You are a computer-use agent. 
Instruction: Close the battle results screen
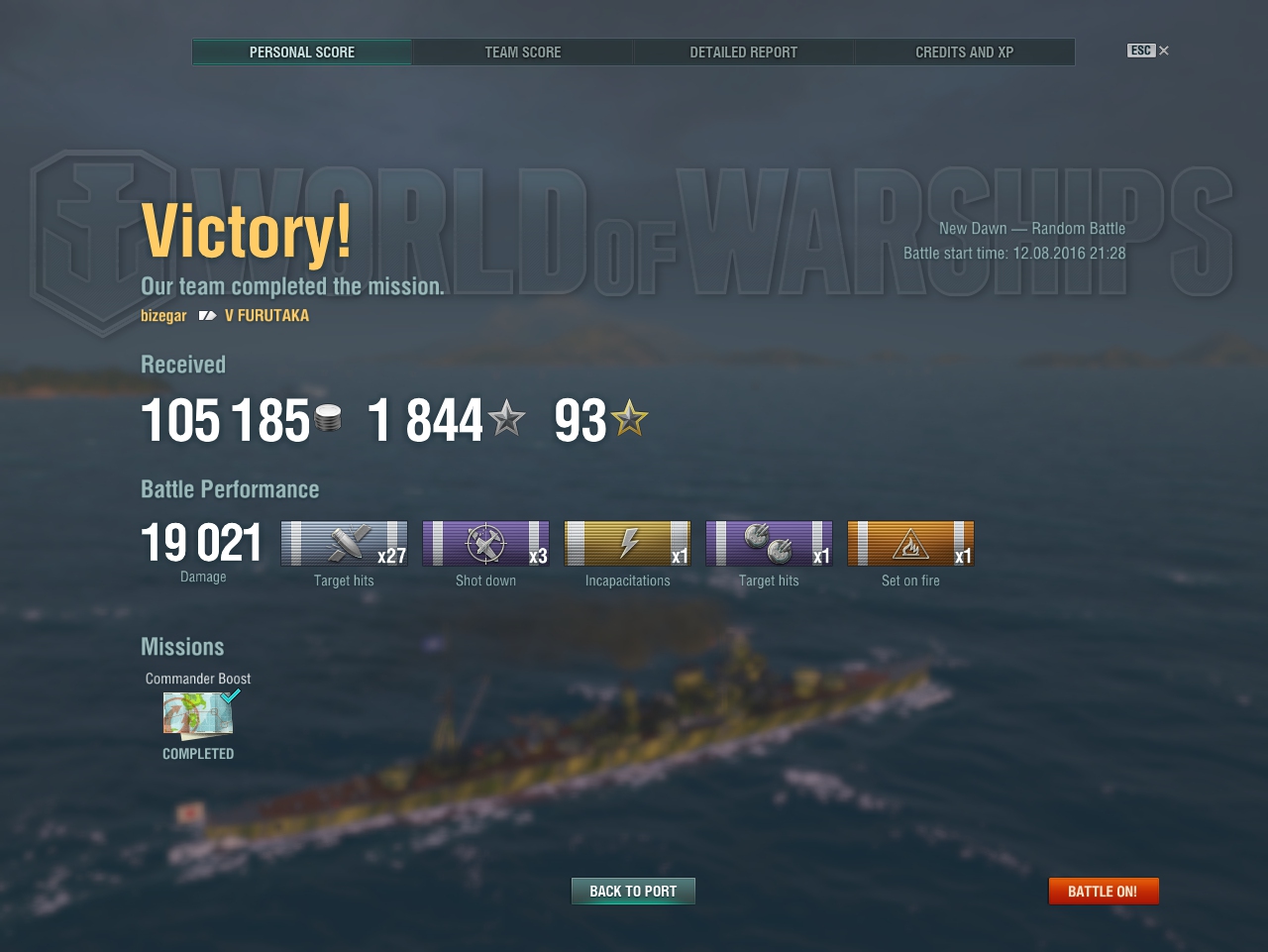[x=1163, y=51]
